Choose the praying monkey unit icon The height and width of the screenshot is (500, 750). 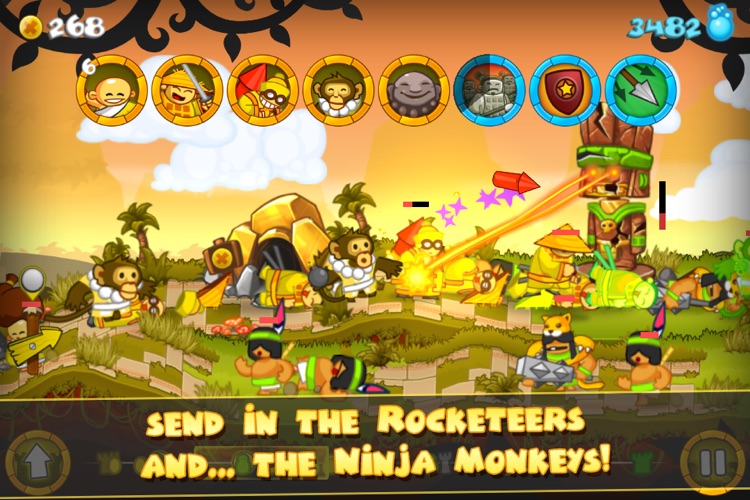point(338,90)
